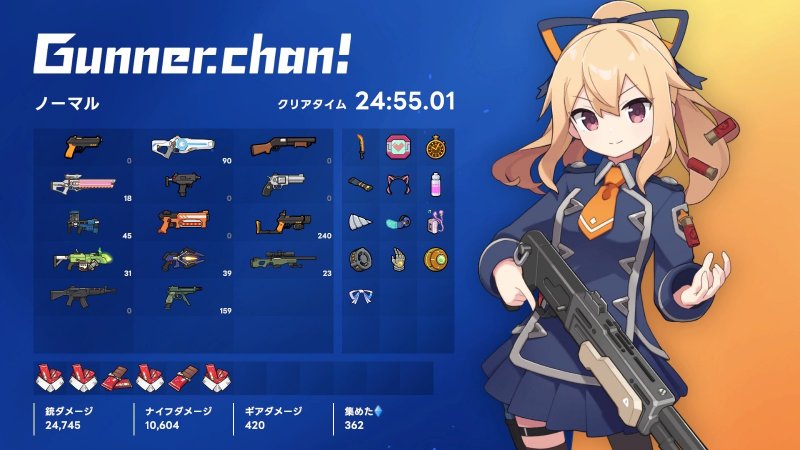Click the pink water bottle gear
Image resolution: width=800 pixels, height=450 pixels.
click(x=435, y=185)
